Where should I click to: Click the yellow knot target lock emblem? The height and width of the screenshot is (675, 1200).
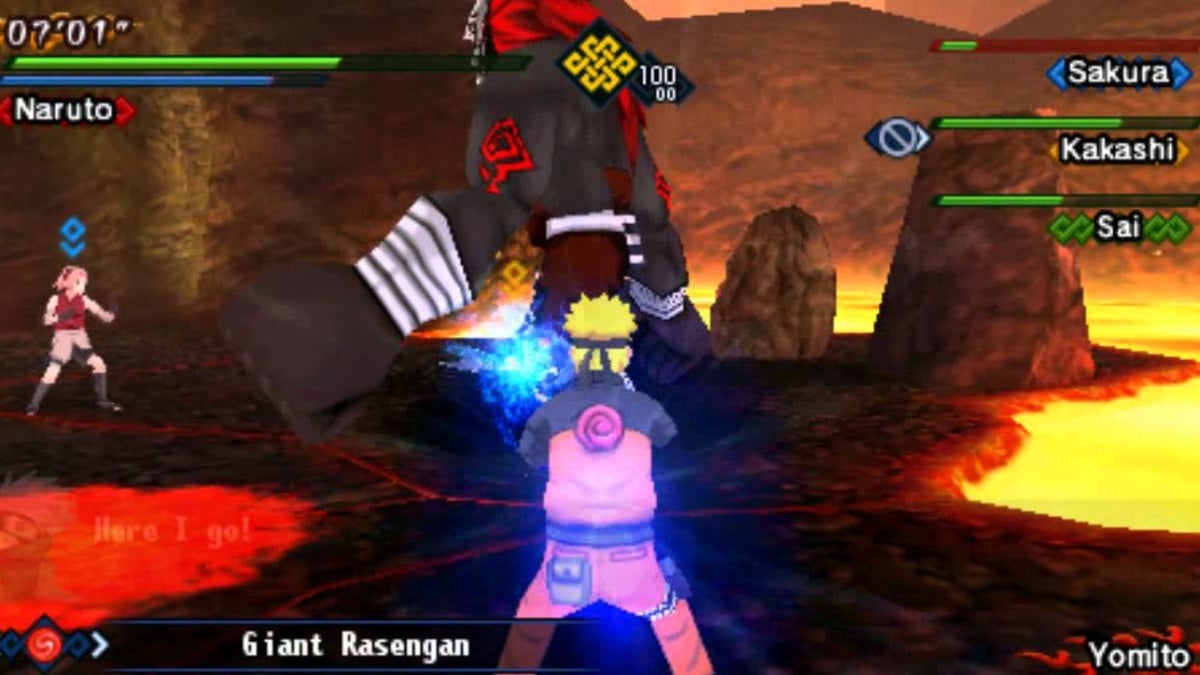click(x=599, y=63)
